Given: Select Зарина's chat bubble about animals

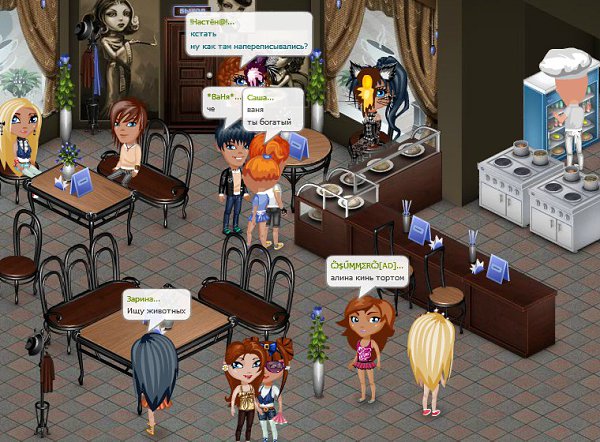Looking at the screenshot, I should coord(155,305).
